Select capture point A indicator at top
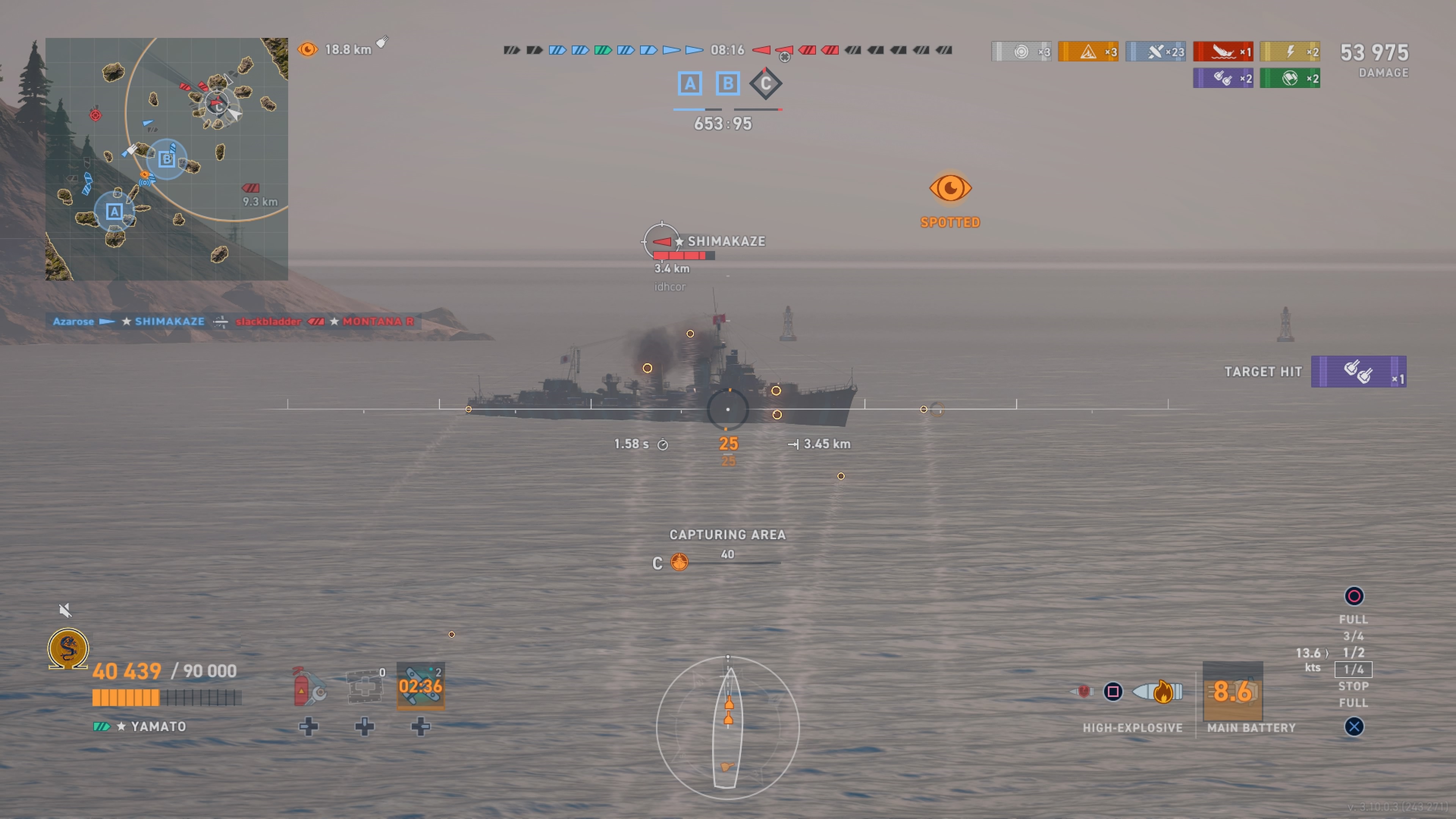Viewport: 1456px width, 819px height. coord(690,84)
